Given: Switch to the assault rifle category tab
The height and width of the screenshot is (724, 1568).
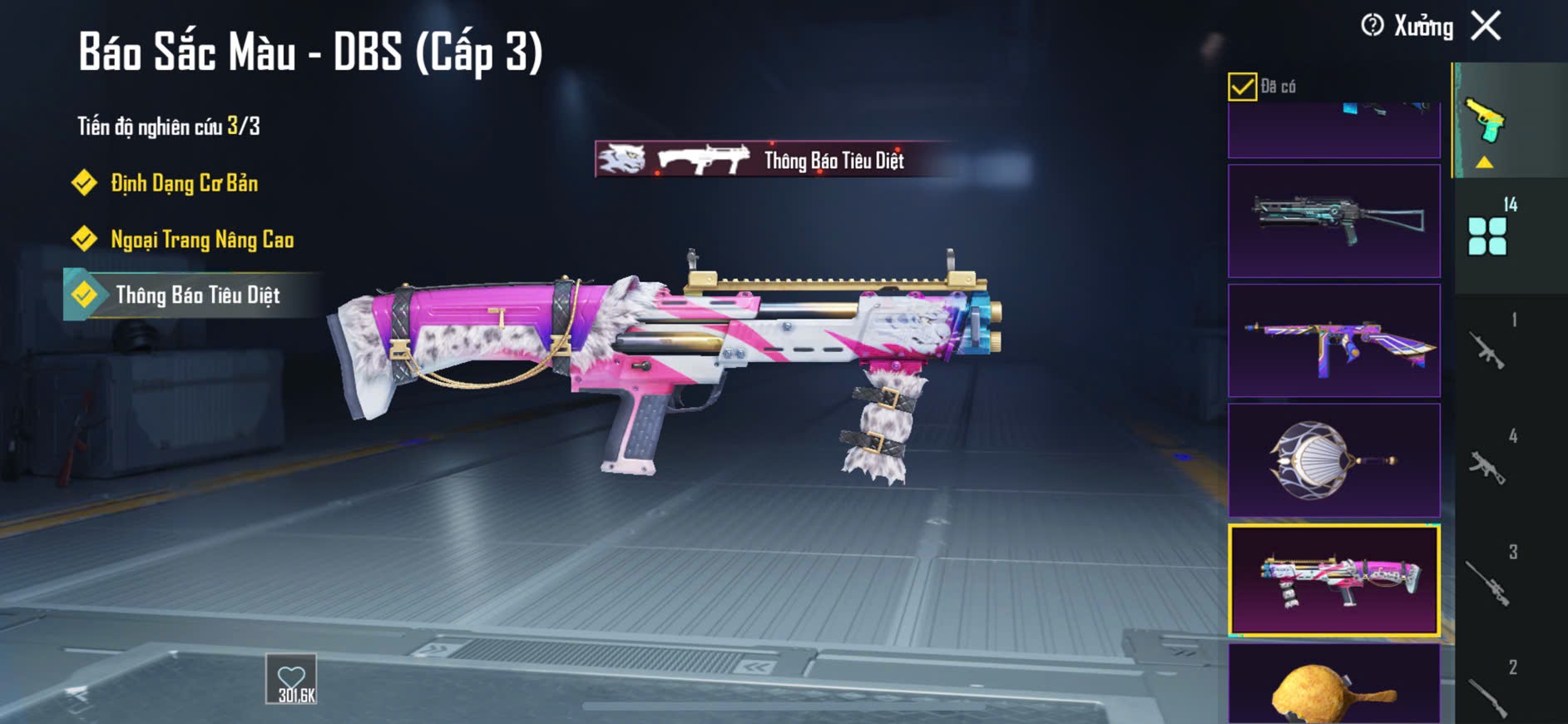Looking at the screenshot, I should pyautogui.click(x=1488, y=350).
